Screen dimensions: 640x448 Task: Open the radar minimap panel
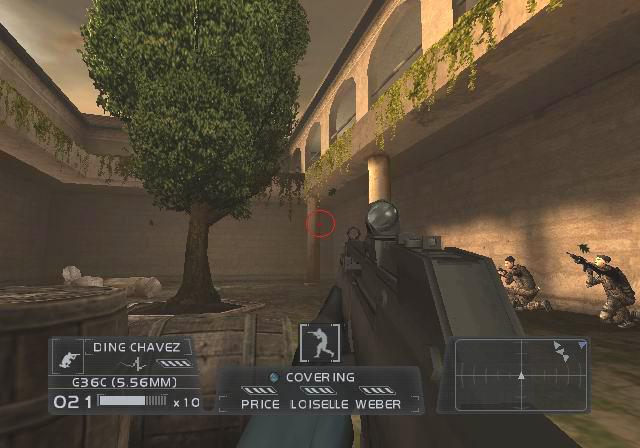tap(520, 375)
